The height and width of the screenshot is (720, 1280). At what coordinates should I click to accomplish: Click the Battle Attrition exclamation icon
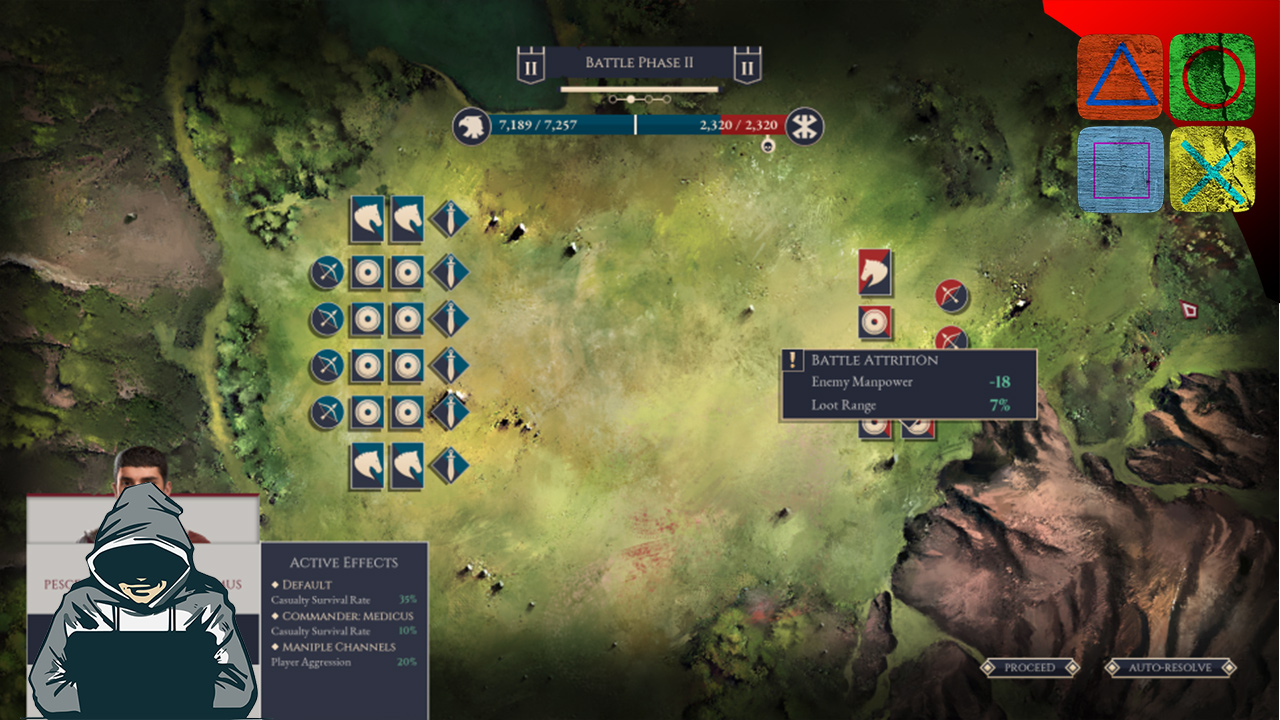795,360
